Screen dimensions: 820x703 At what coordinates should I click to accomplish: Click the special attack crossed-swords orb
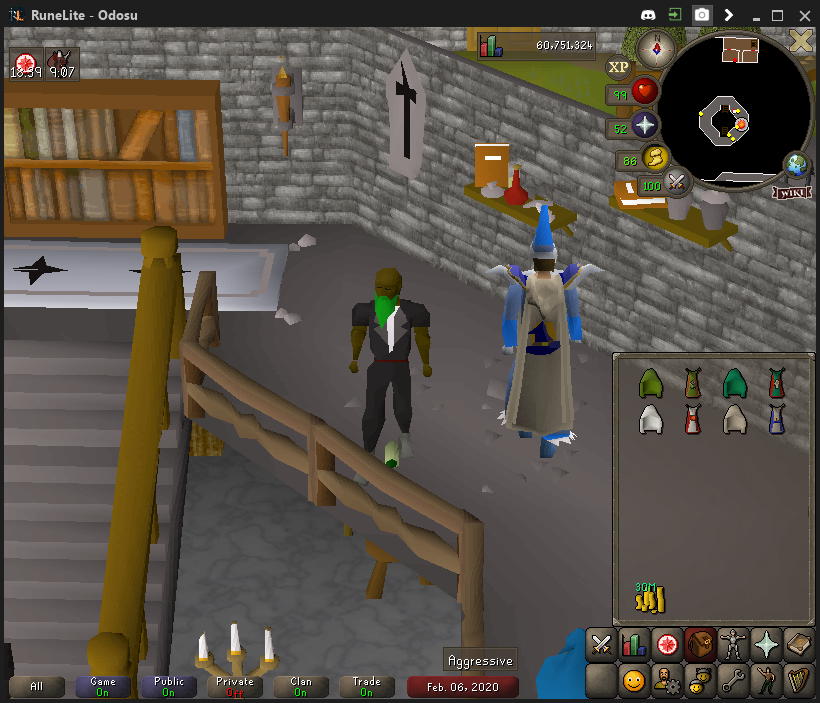pos(678,182)
